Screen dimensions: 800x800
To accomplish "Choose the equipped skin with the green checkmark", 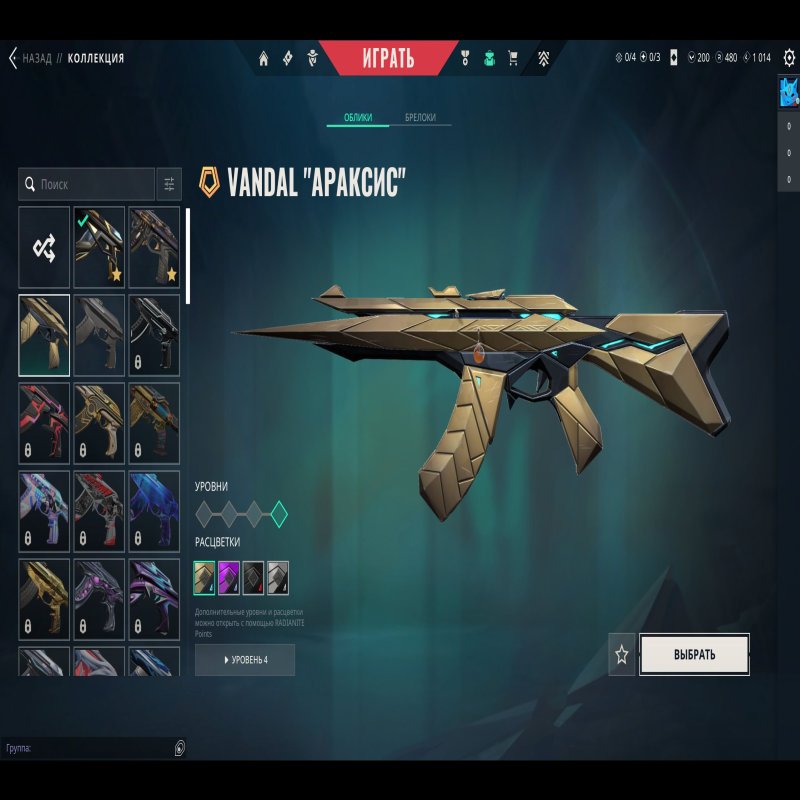I will [x=99, y=247].
